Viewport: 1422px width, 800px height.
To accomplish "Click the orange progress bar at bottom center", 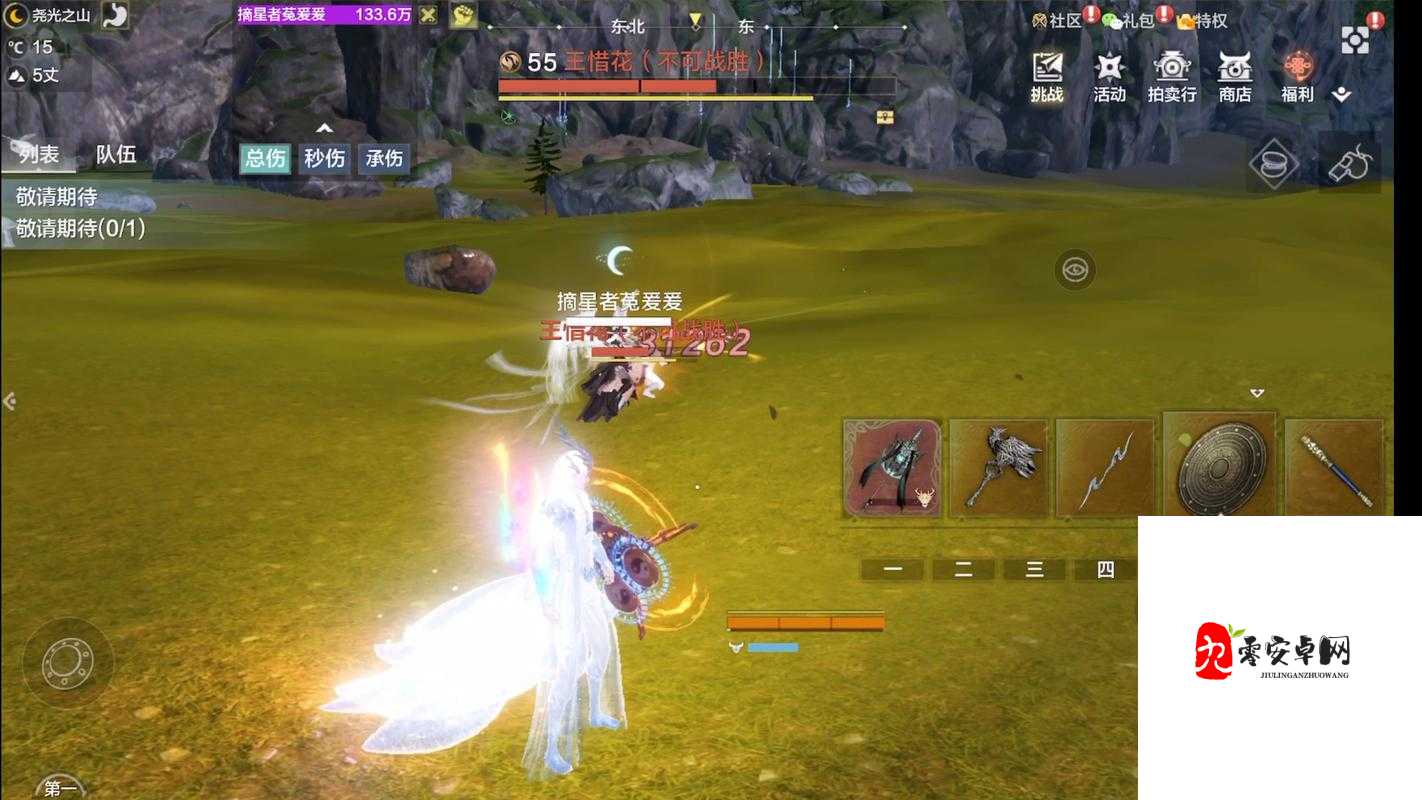I will [806, 620].
